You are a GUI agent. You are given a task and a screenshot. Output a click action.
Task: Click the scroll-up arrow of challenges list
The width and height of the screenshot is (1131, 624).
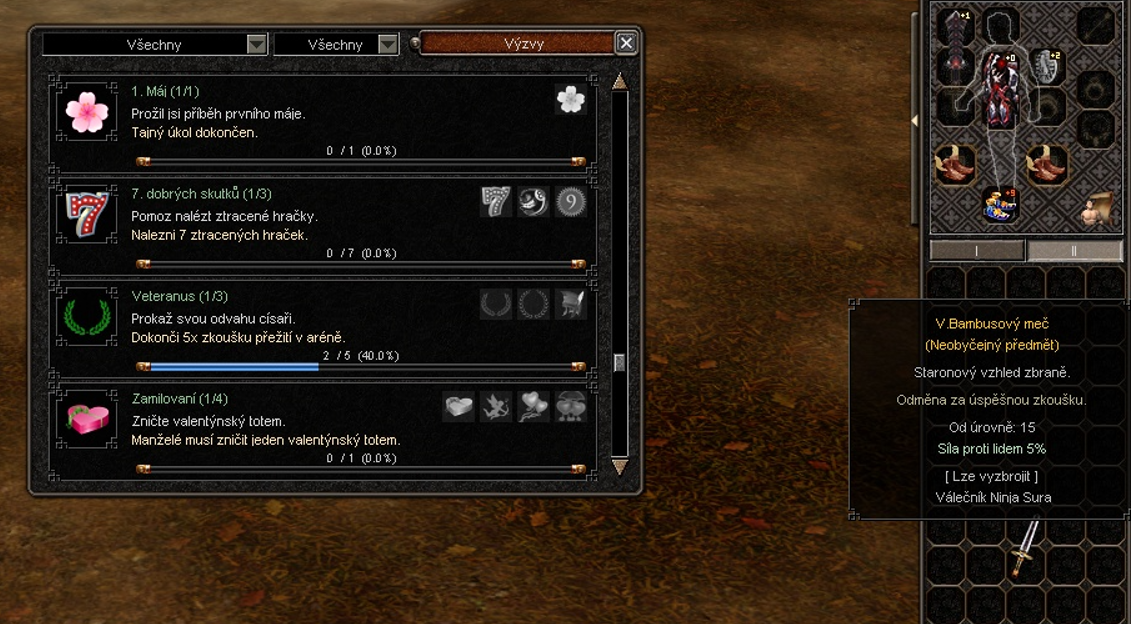click(620, 82)
